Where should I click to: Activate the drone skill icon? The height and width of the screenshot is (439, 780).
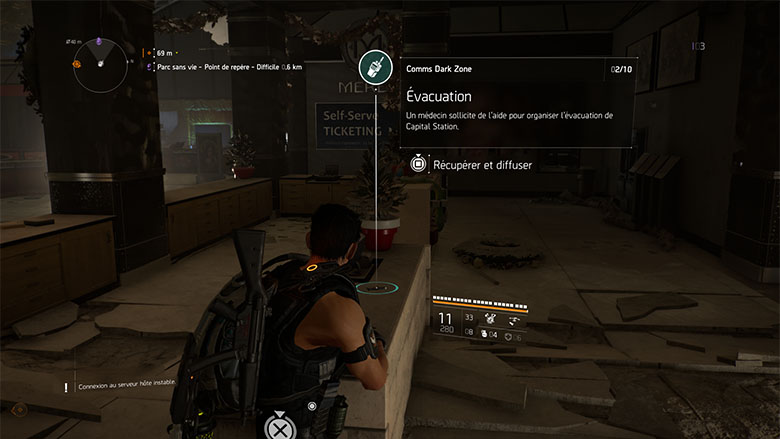[x=516, y=320]
